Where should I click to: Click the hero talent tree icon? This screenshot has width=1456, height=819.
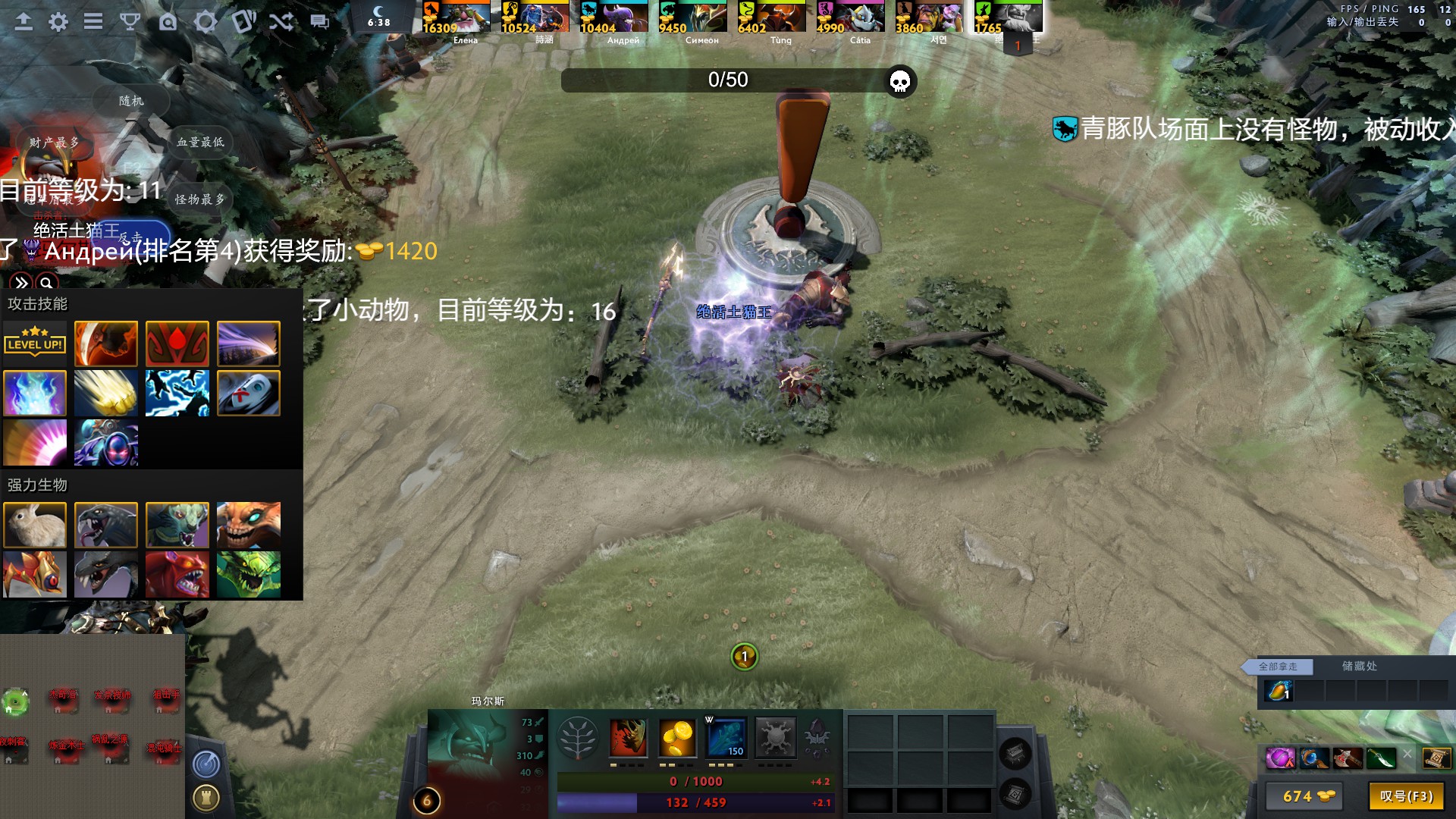click(578, 738)
